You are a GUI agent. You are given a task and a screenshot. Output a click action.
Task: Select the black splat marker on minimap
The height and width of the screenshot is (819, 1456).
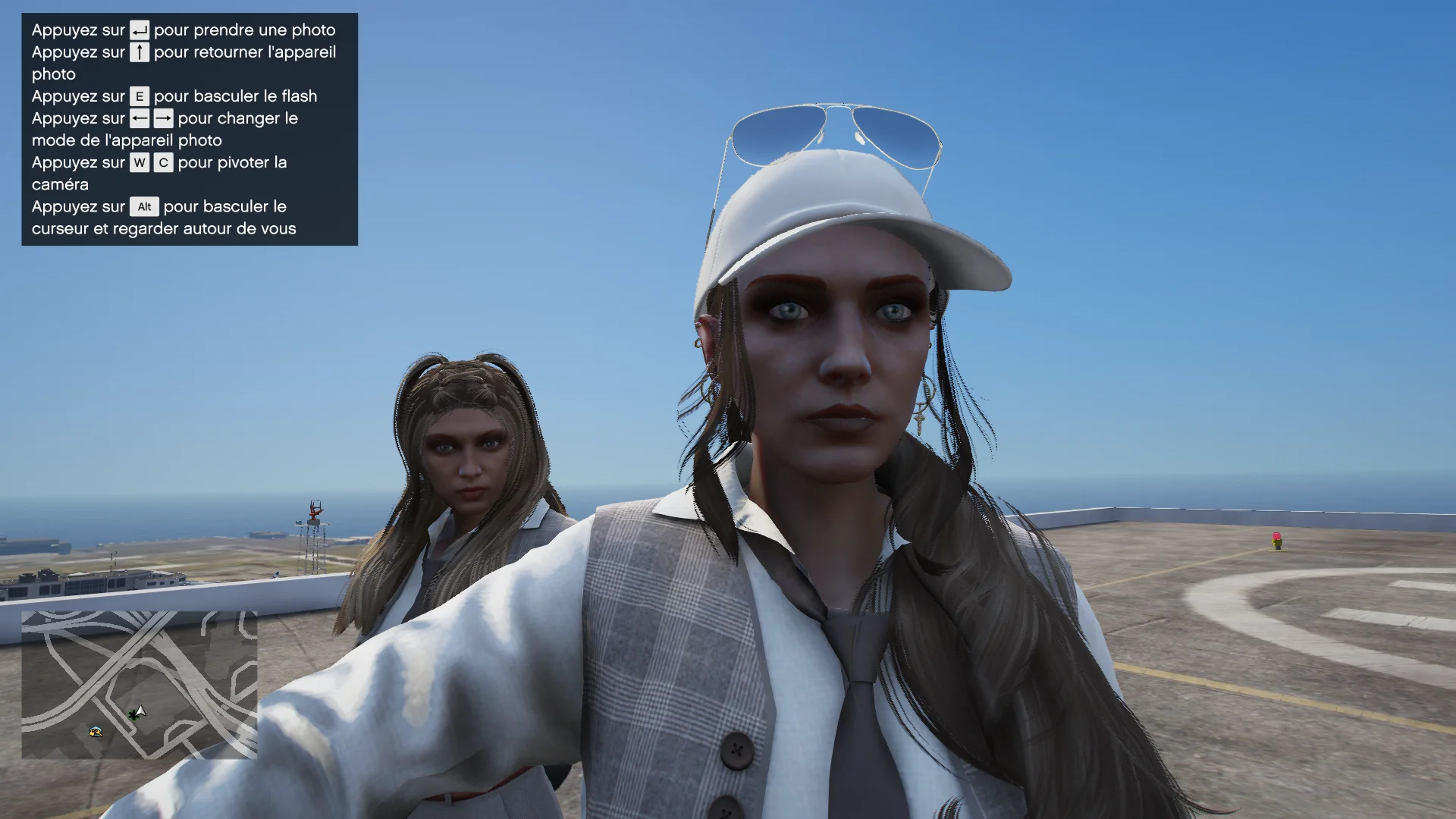pos(133,714)
